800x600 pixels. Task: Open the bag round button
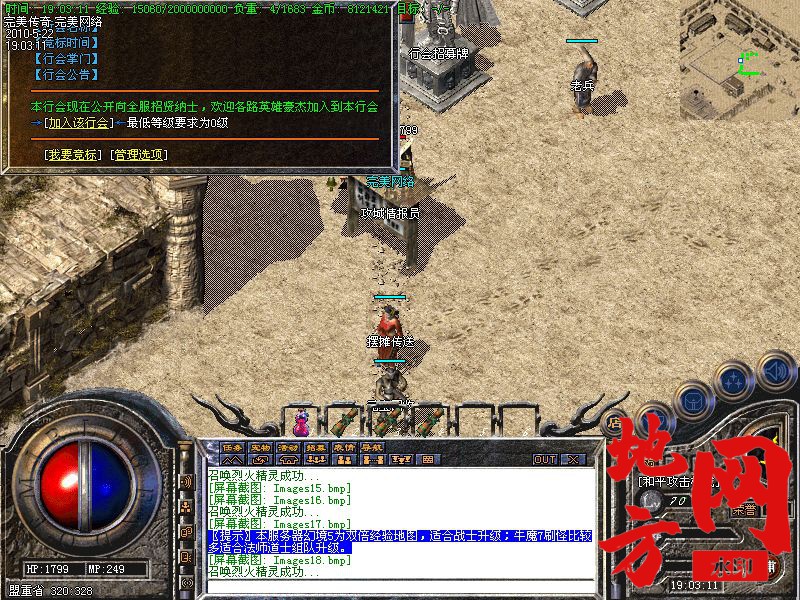click(x=694, y=398)
